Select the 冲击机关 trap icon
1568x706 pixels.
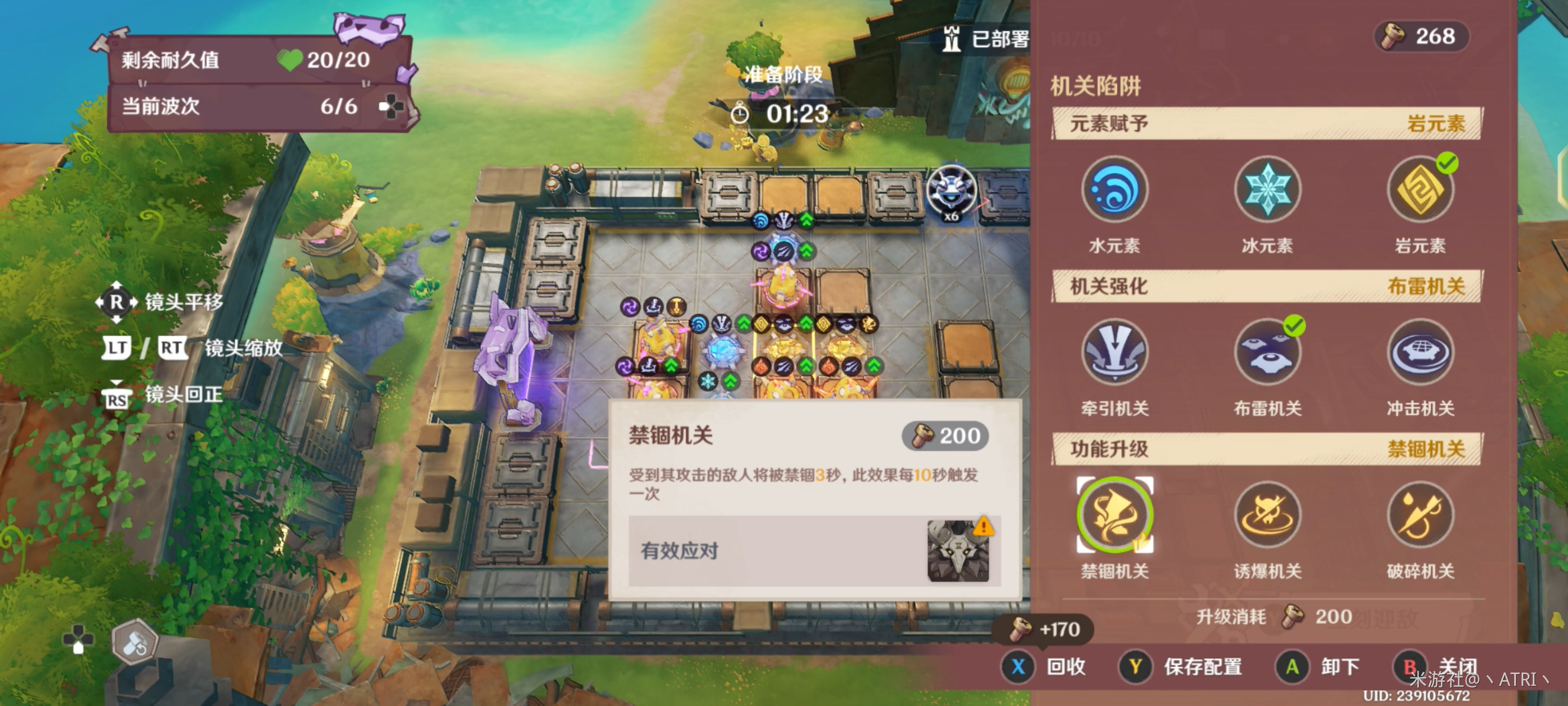point(1420,352)
